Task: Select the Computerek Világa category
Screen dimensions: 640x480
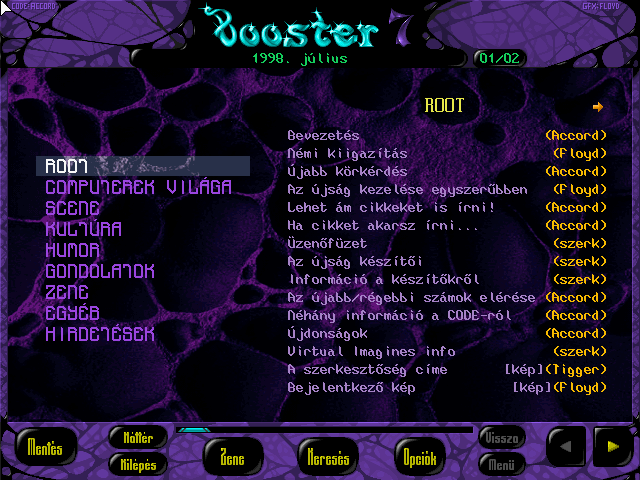Action: pyautogui.click(x=138, y=187)
